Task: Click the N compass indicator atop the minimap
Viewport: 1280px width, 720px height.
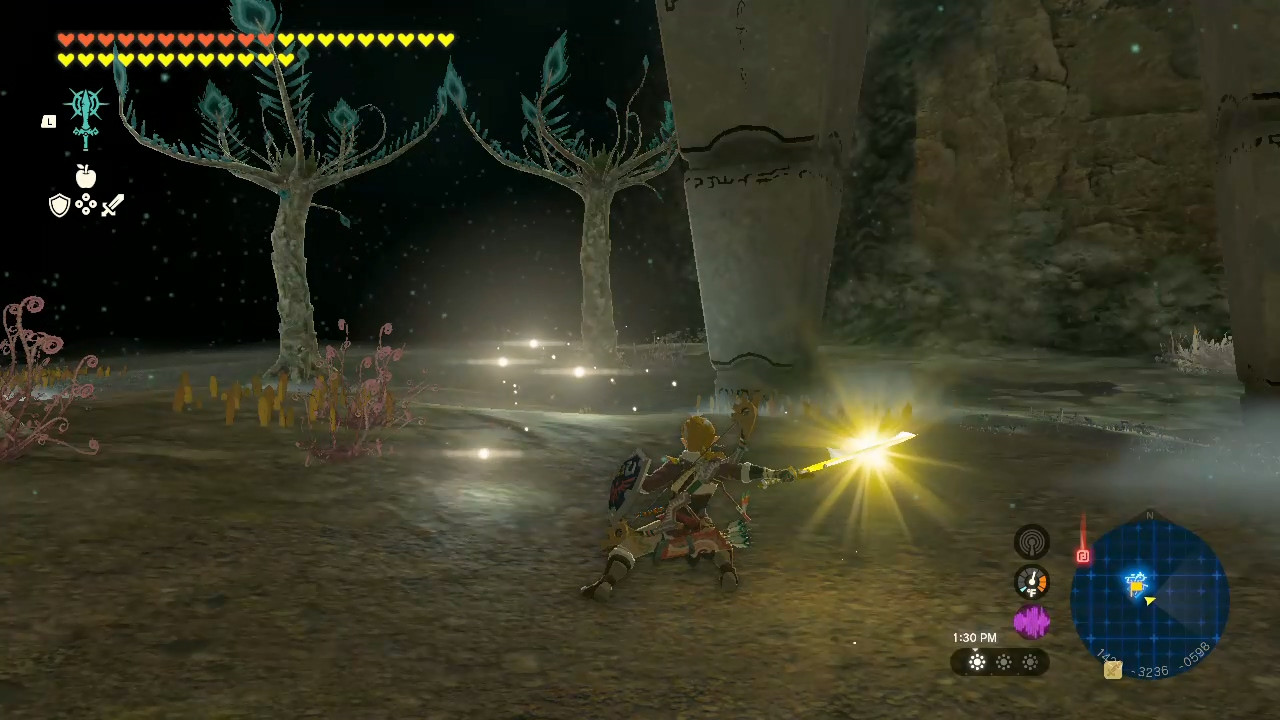Action: click(1150, 515)
